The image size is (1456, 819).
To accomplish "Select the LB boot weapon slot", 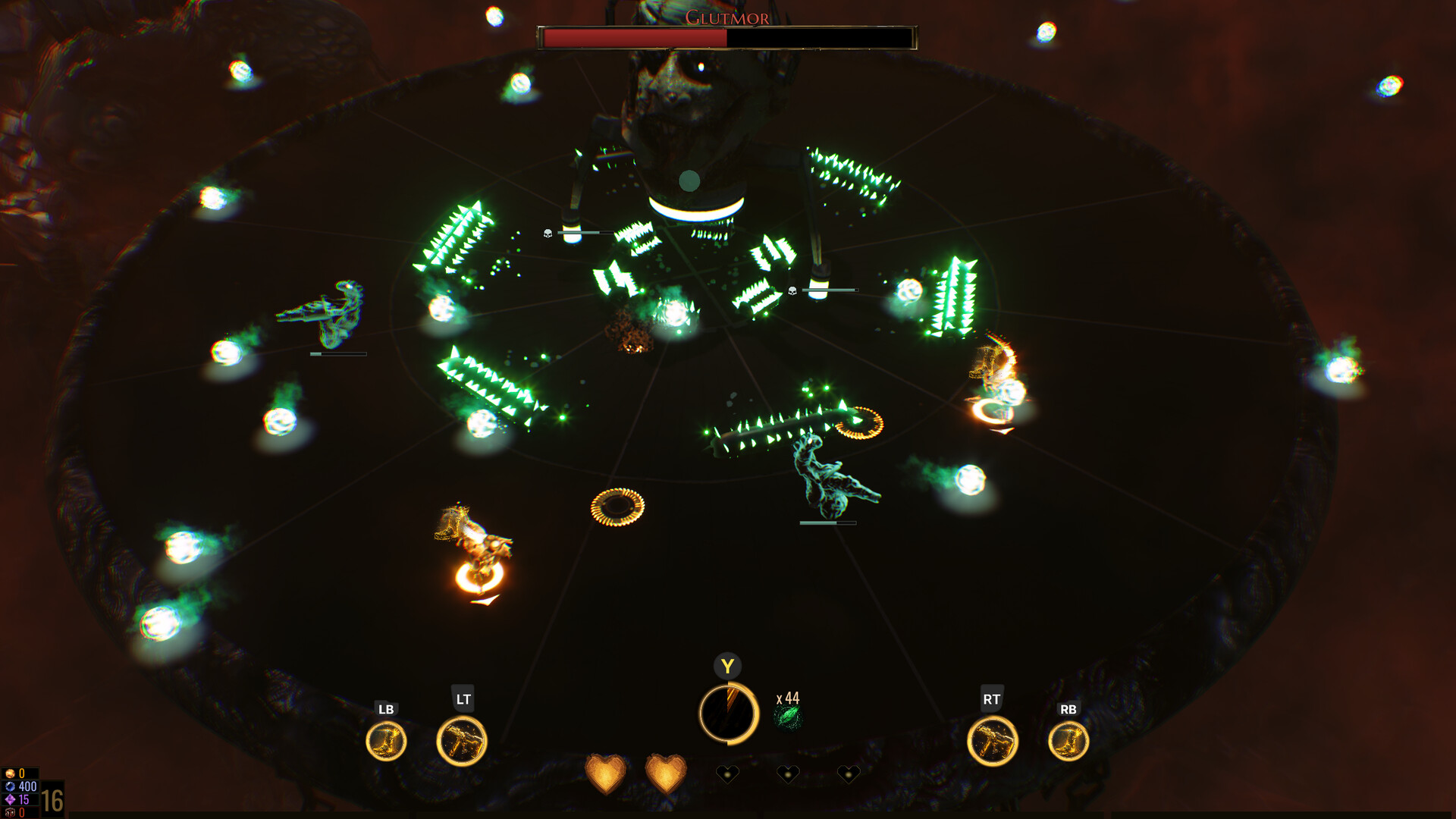I will point(388,740).
